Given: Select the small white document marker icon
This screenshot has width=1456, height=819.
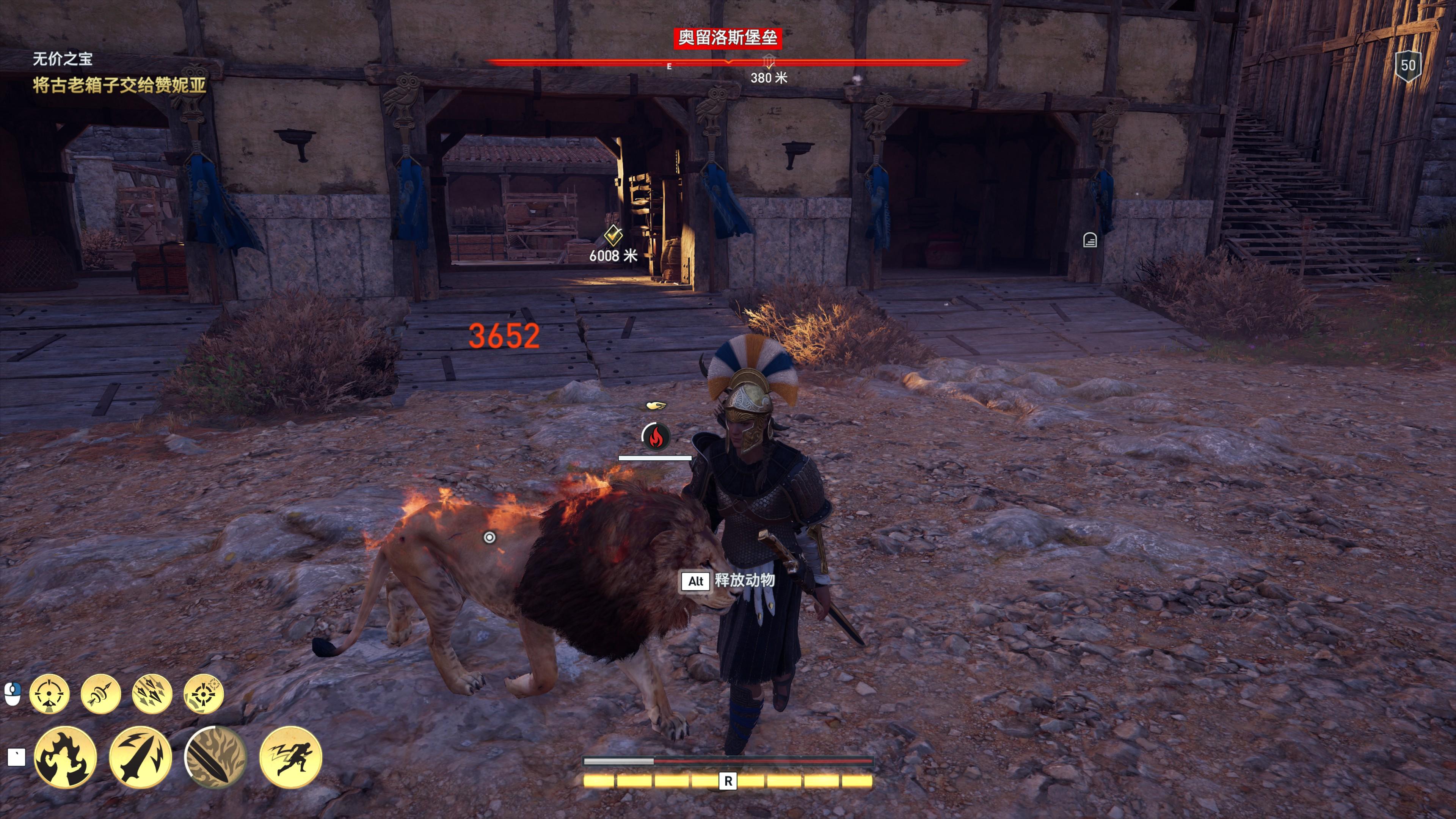Looking at the screenshot, I should (1090, 240).
